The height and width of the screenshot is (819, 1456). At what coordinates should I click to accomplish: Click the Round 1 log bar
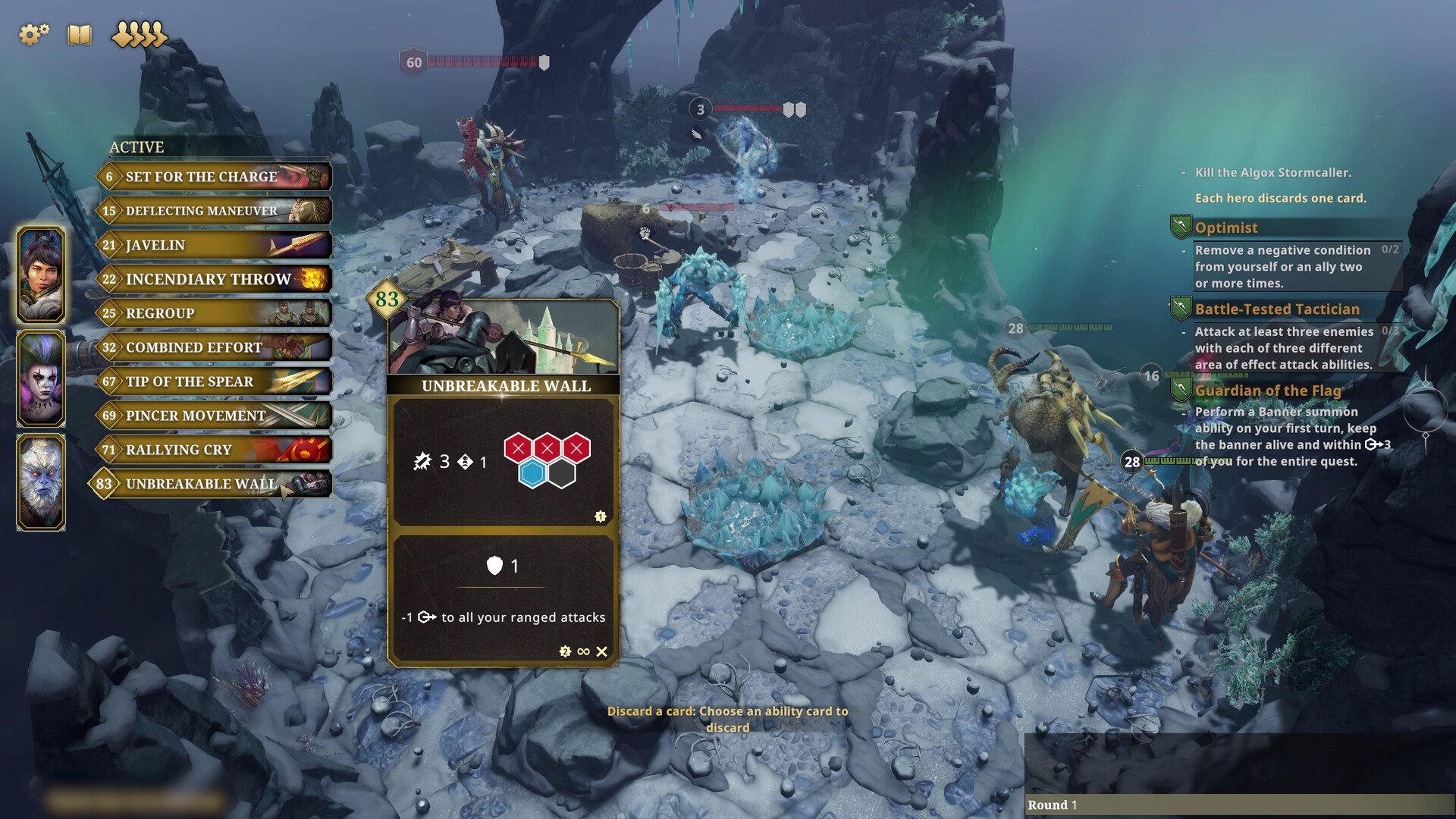pyautogui.click(x=1239, y=805)
